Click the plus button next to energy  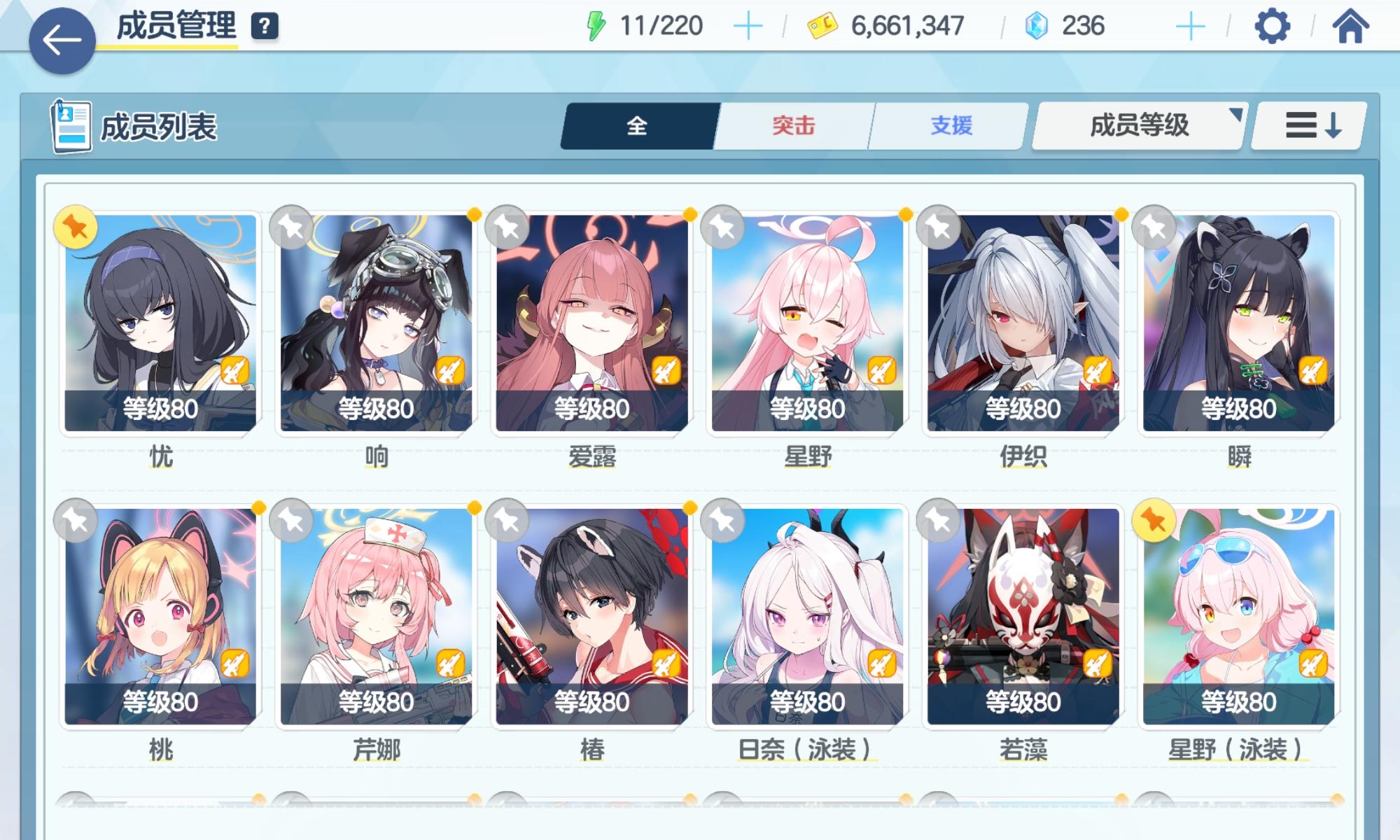point(748,25)
